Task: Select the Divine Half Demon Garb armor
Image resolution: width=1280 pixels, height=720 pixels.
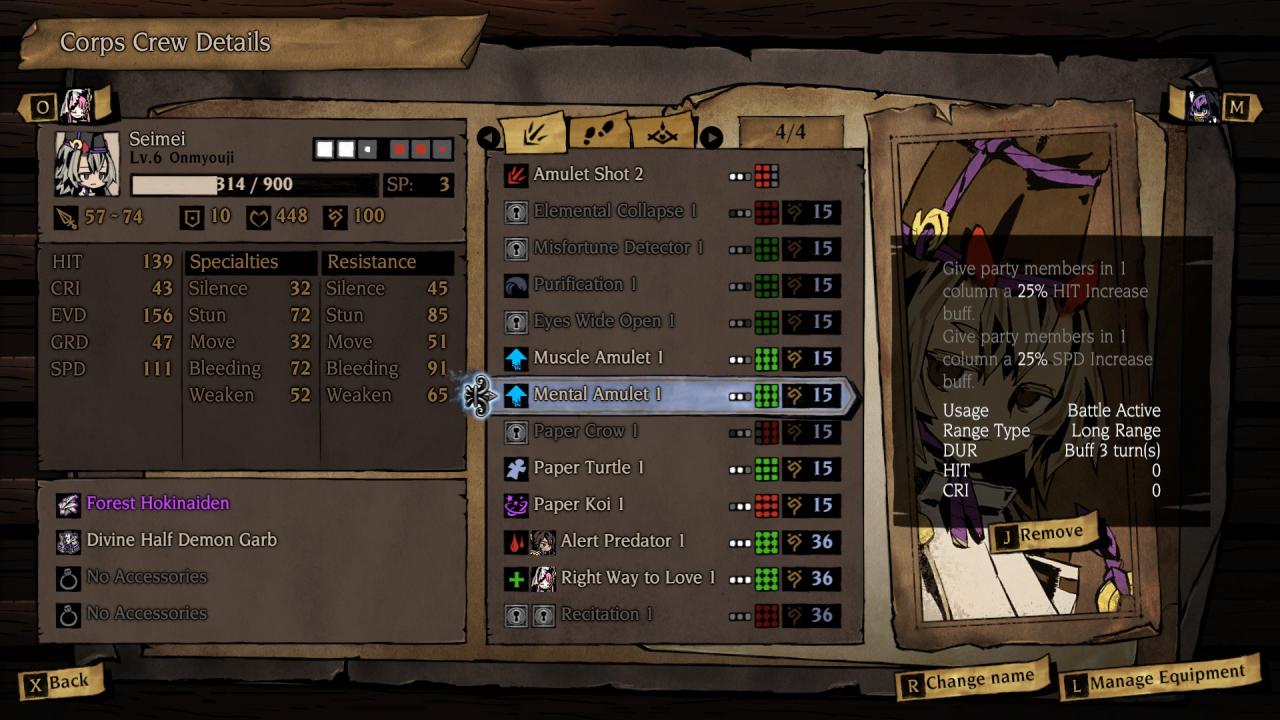Action: (181, 540)
